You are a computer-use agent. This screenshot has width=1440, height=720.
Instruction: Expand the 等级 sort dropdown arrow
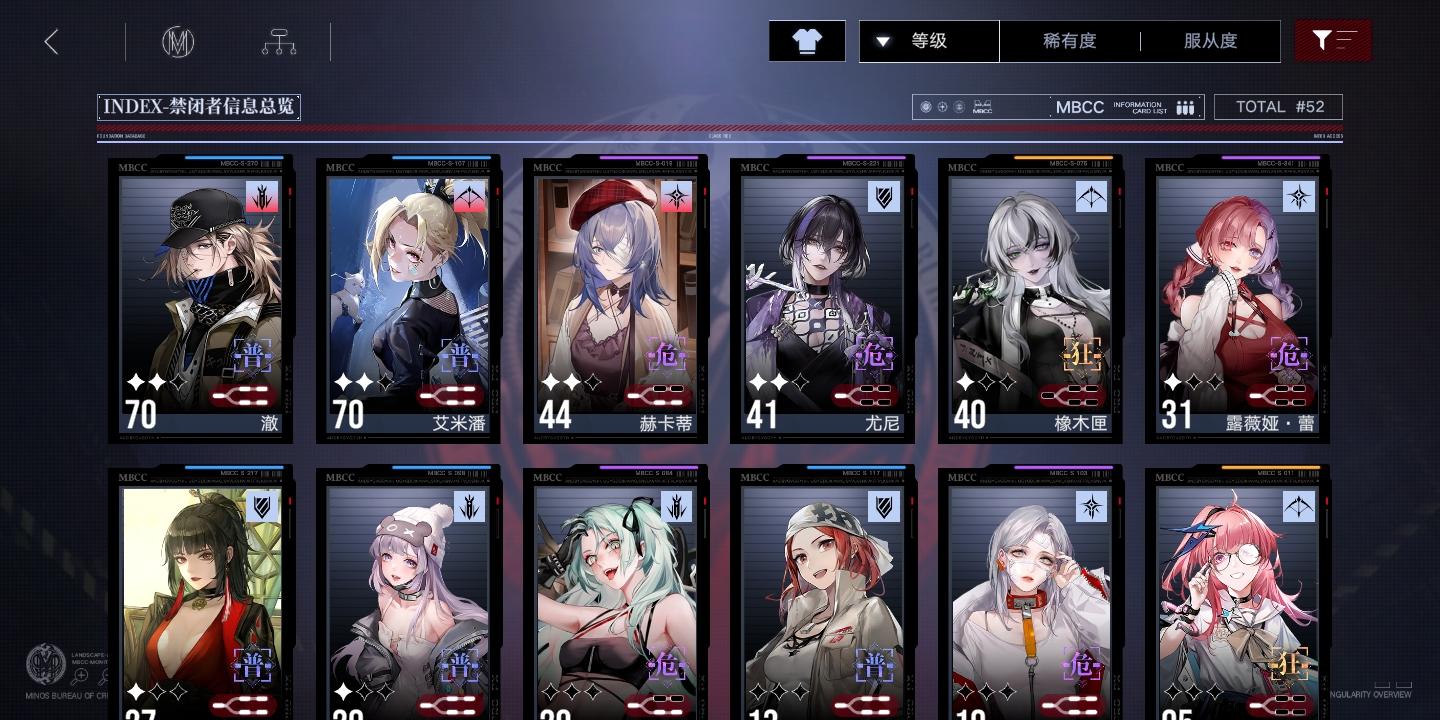882,41
